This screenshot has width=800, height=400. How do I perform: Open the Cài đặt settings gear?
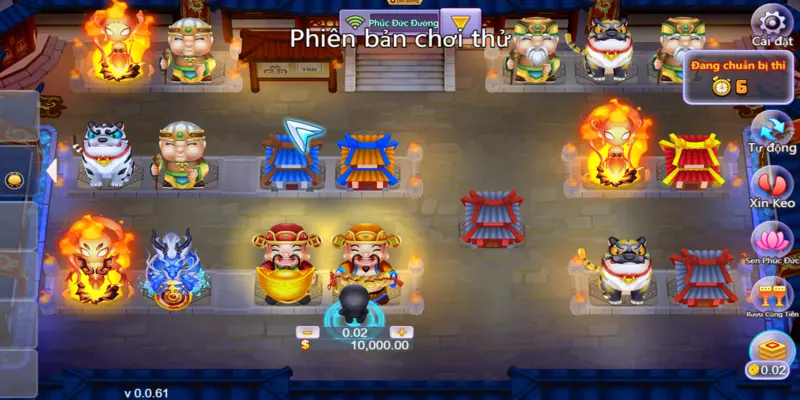click(771, 22)
